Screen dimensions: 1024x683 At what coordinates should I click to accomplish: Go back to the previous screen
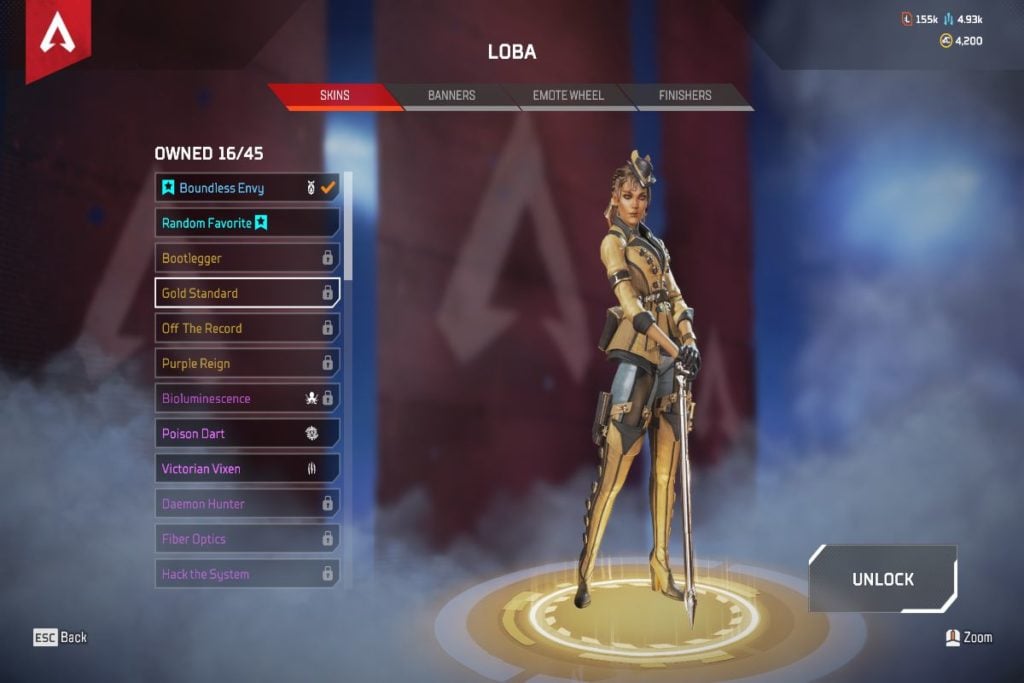(60, 637)
